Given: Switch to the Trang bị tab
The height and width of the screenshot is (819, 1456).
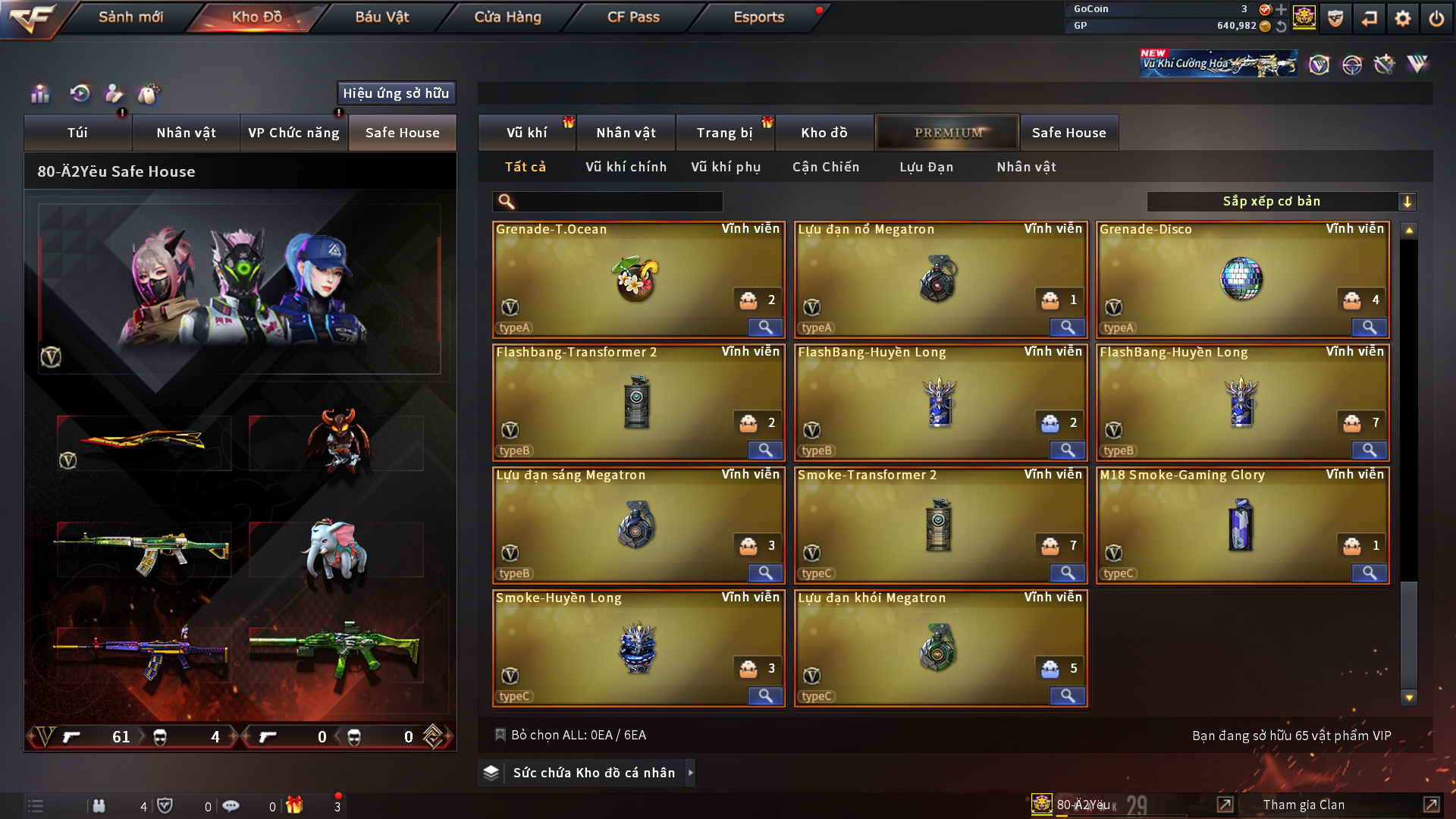Looking at the screenshot, I should tap(724, 133).
